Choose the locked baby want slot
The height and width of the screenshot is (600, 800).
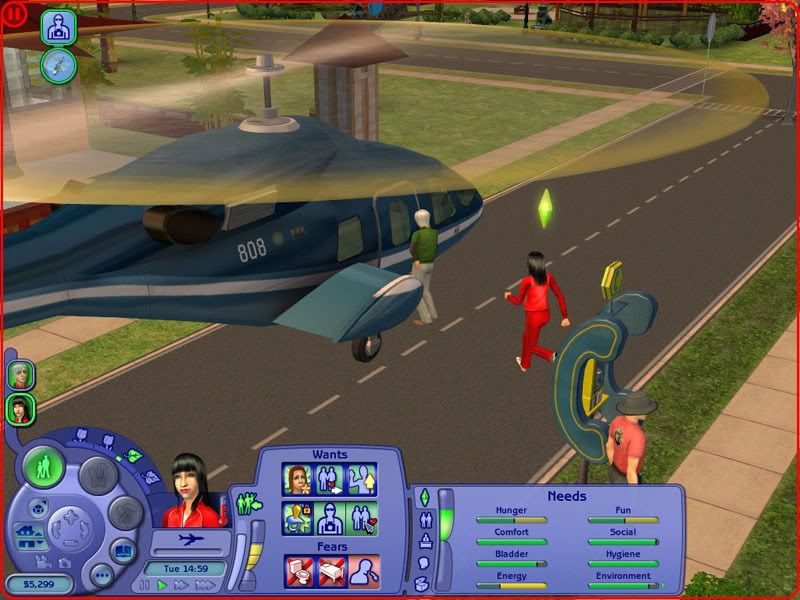point(297,518)
